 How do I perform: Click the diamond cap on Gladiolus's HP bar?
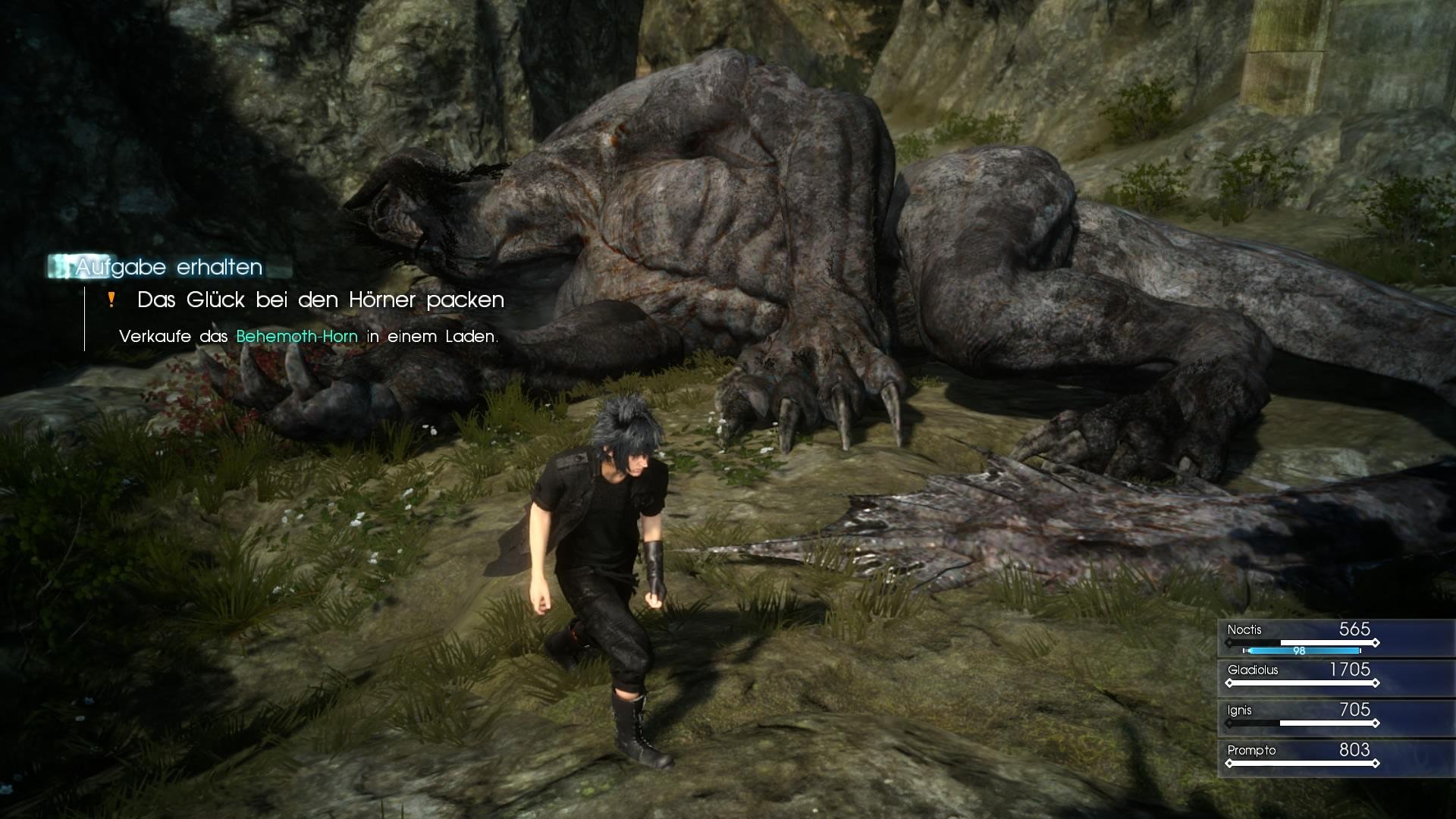1376,682
